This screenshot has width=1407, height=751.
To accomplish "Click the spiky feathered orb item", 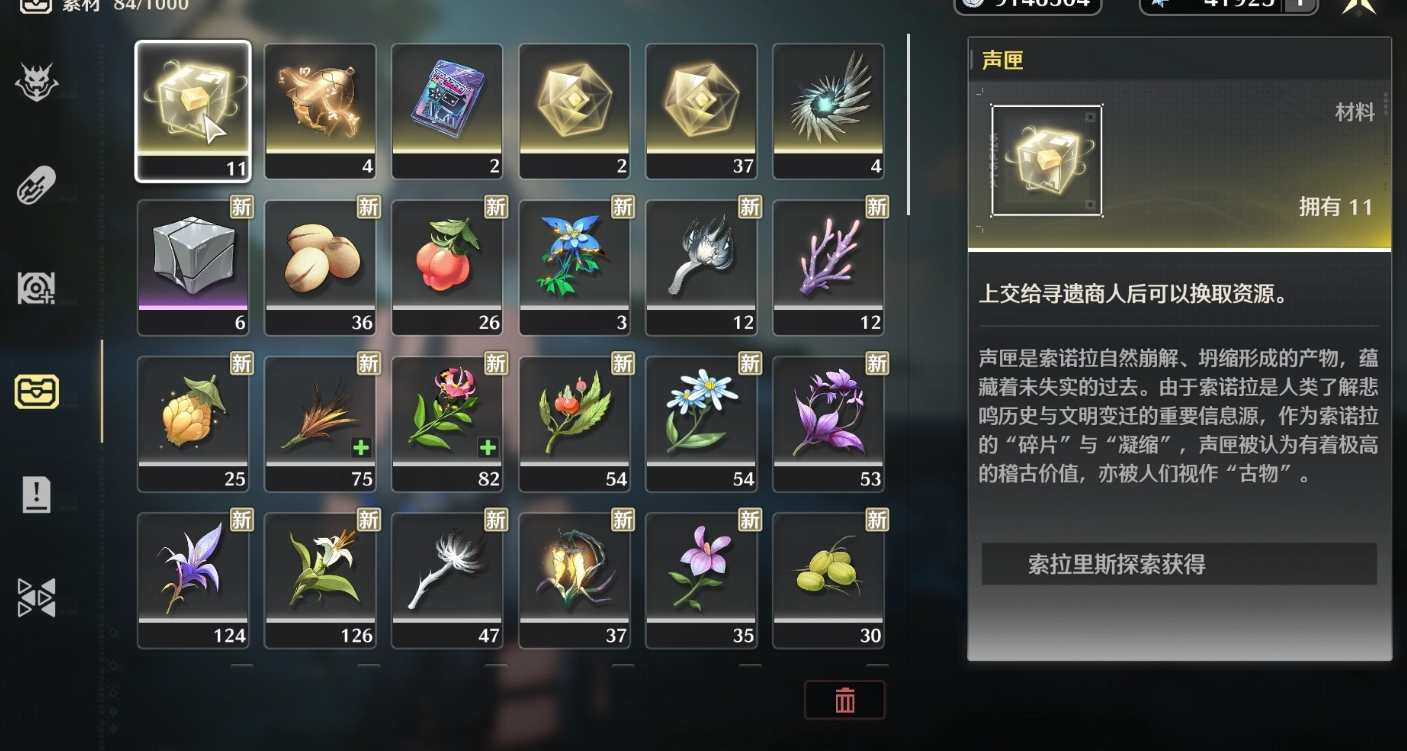I will pos(828,110).
